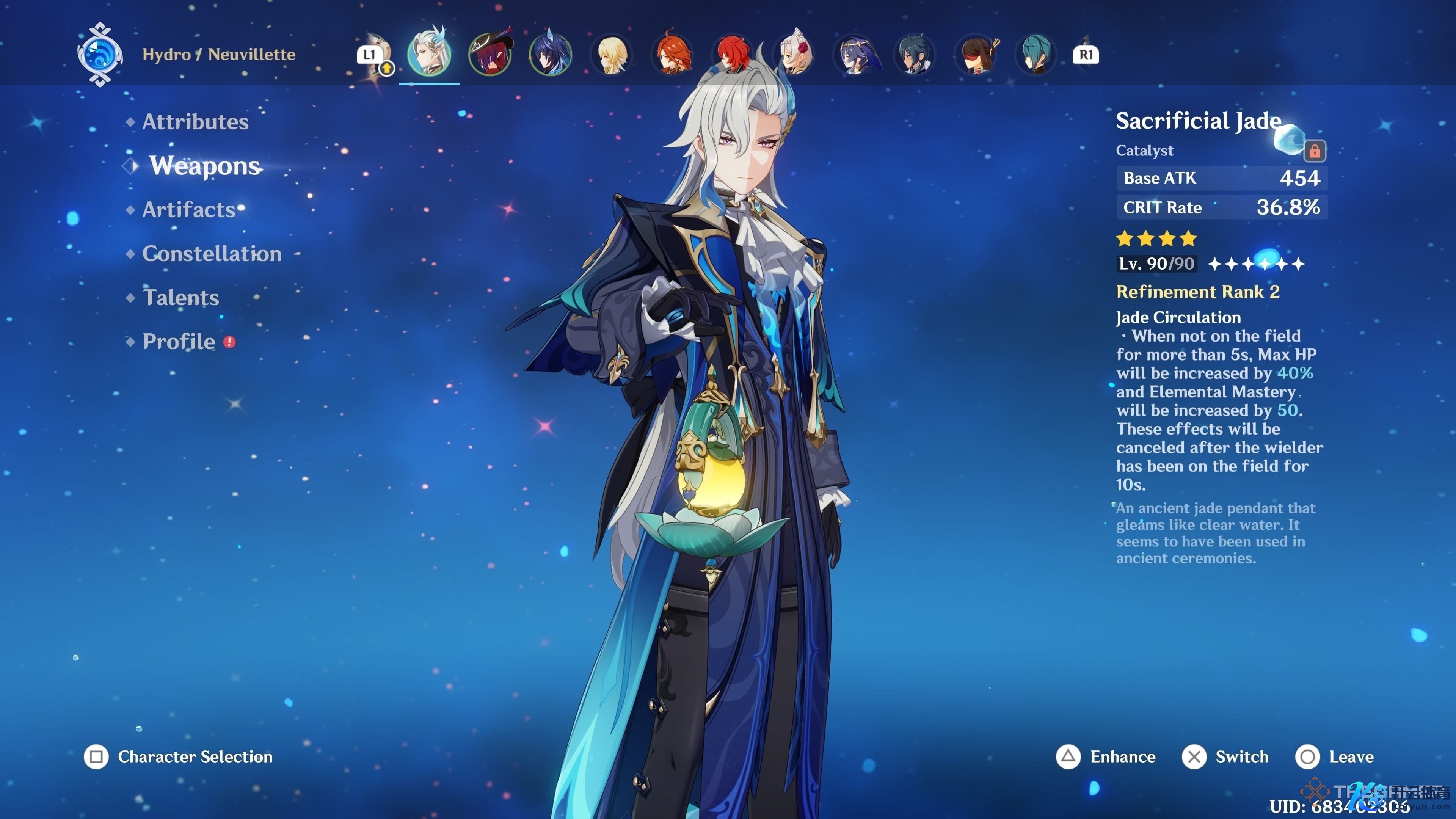Image resolution: width=1456 pixels, height=819 pixels.
Task: Pick the bright red-haired character portrait
Action: pos(733,54)
